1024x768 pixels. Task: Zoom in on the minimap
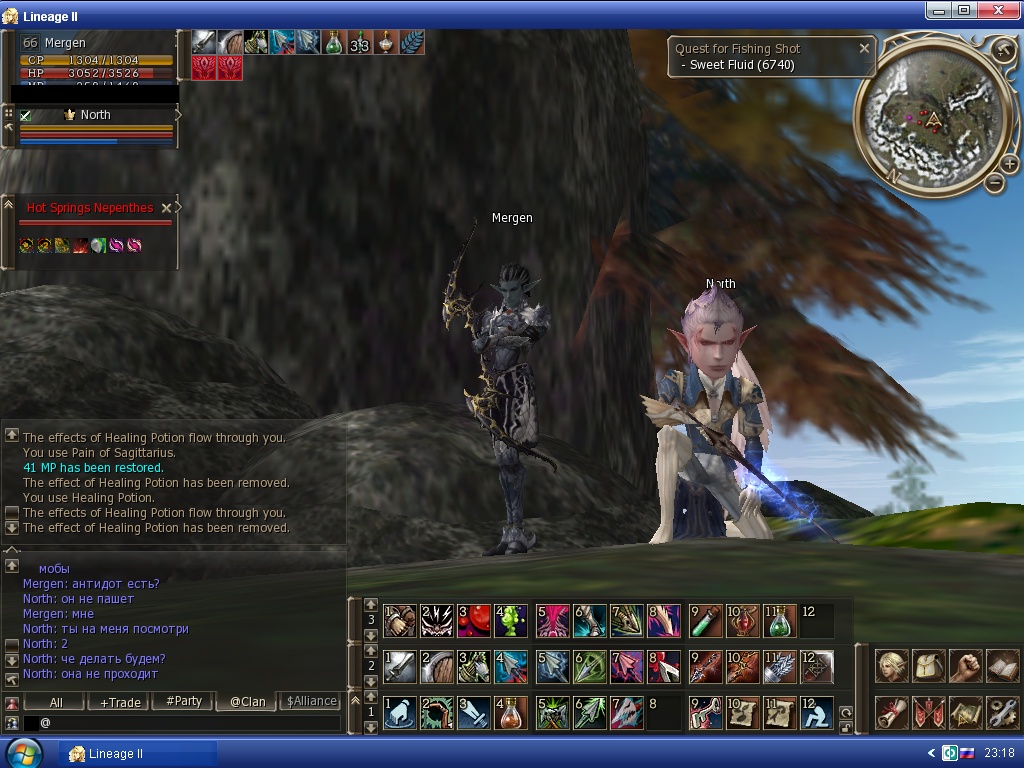point(1010,164)
